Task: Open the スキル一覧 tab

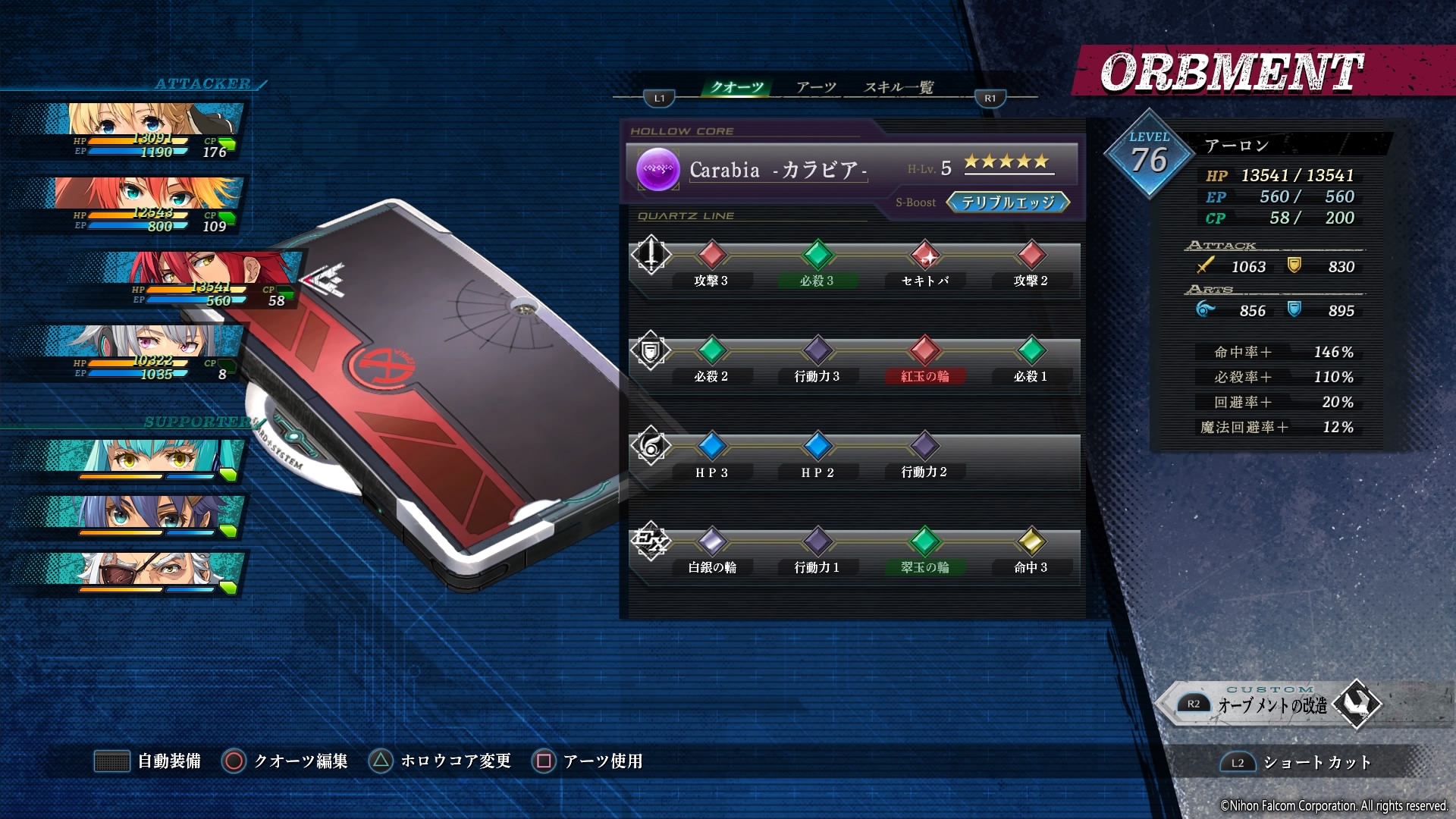Action: coord(899,87)
